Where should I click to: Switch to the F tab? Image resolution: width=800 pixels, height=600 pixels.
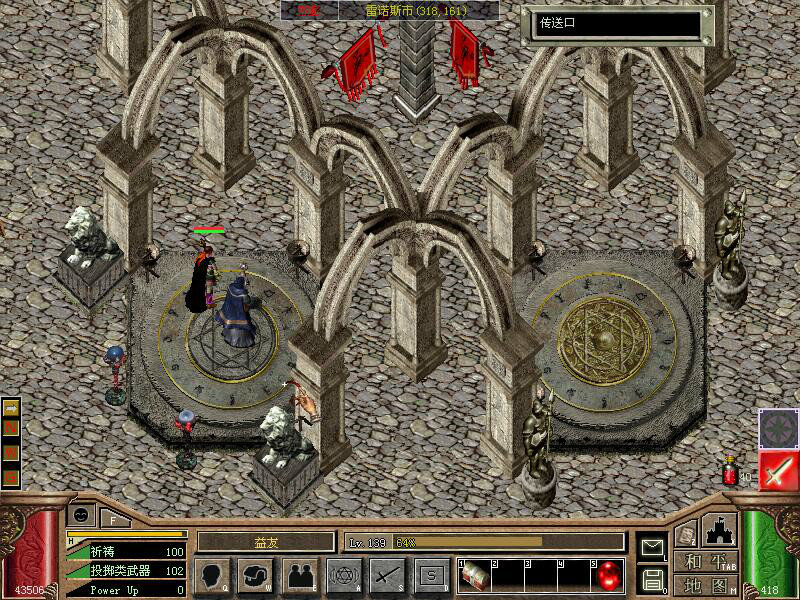point(114,518)
